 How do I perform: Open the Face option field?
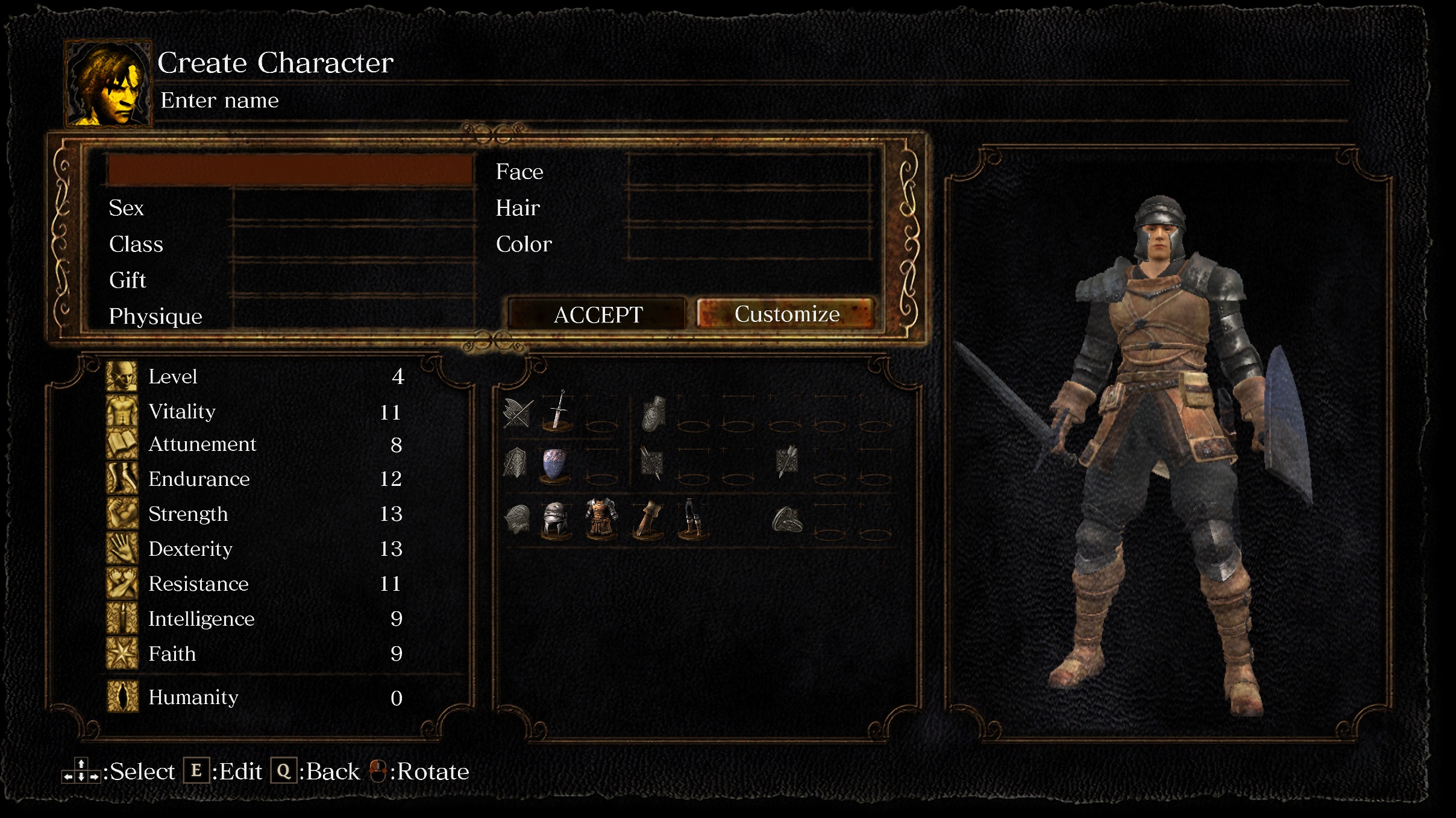(x=749, y=171)
